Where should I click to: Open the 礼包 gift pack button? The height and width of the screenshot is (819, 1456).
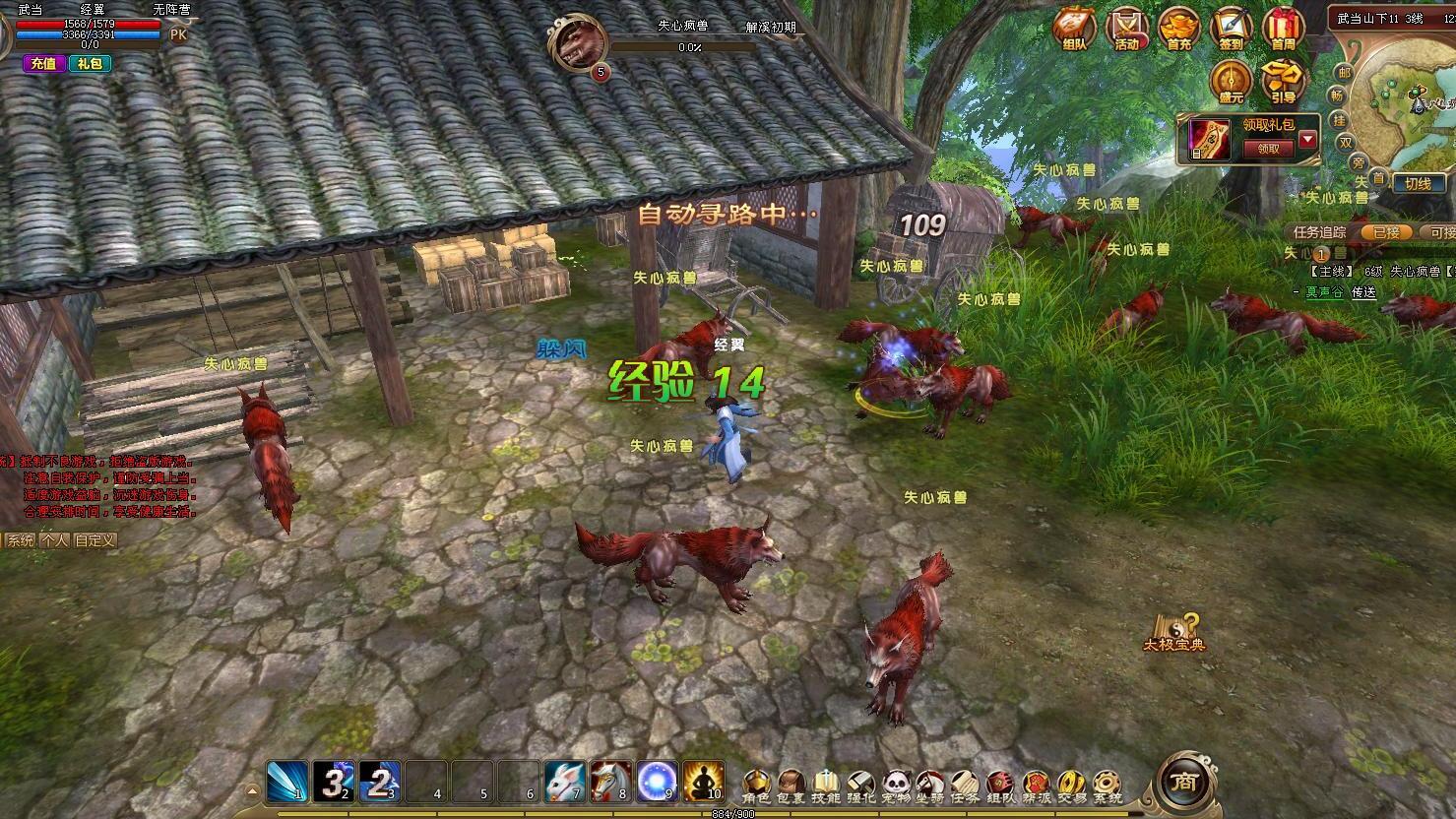click(90, 64)
